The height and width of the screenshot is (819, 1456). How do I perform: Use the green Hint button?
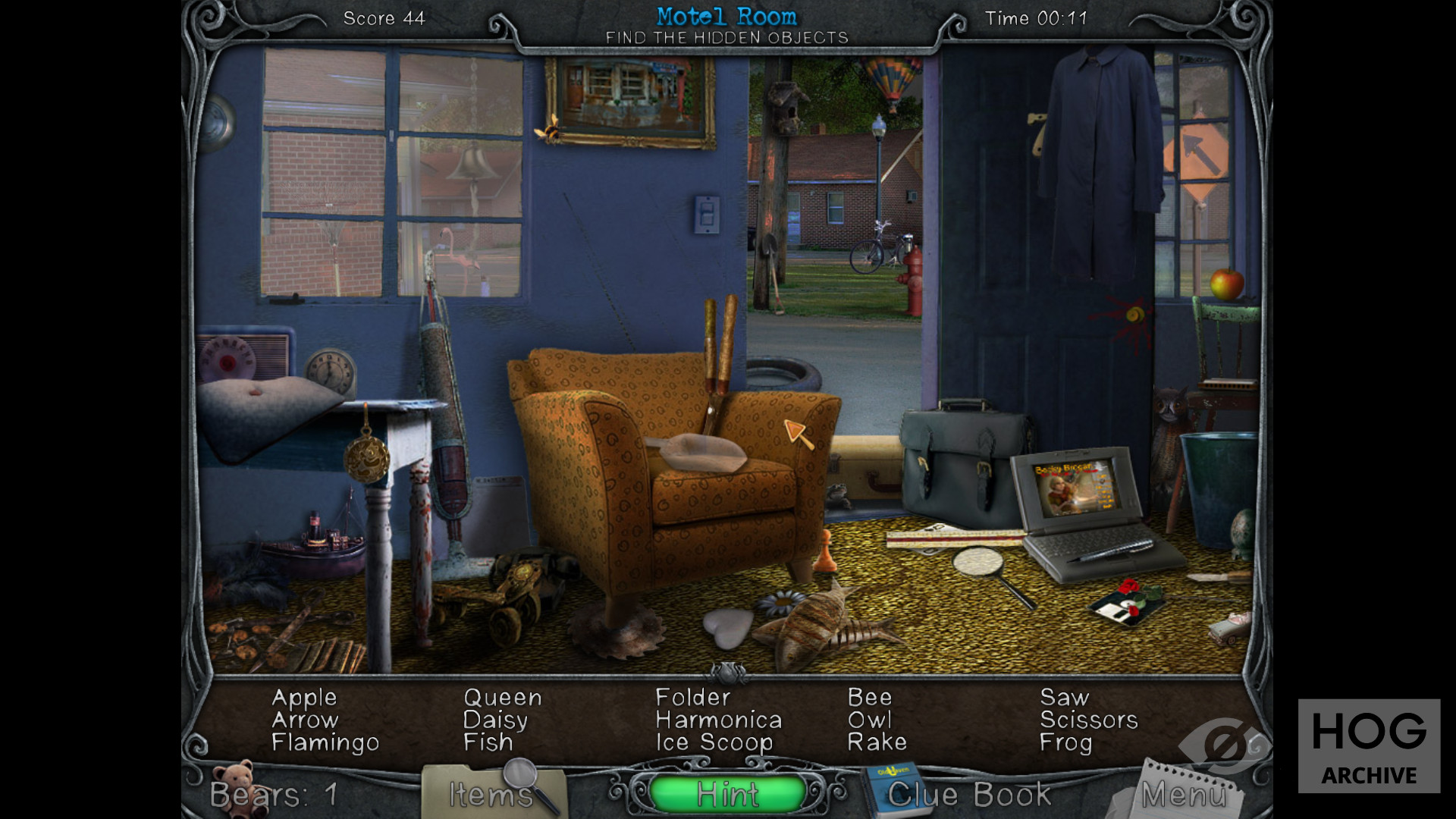point(727,794)
